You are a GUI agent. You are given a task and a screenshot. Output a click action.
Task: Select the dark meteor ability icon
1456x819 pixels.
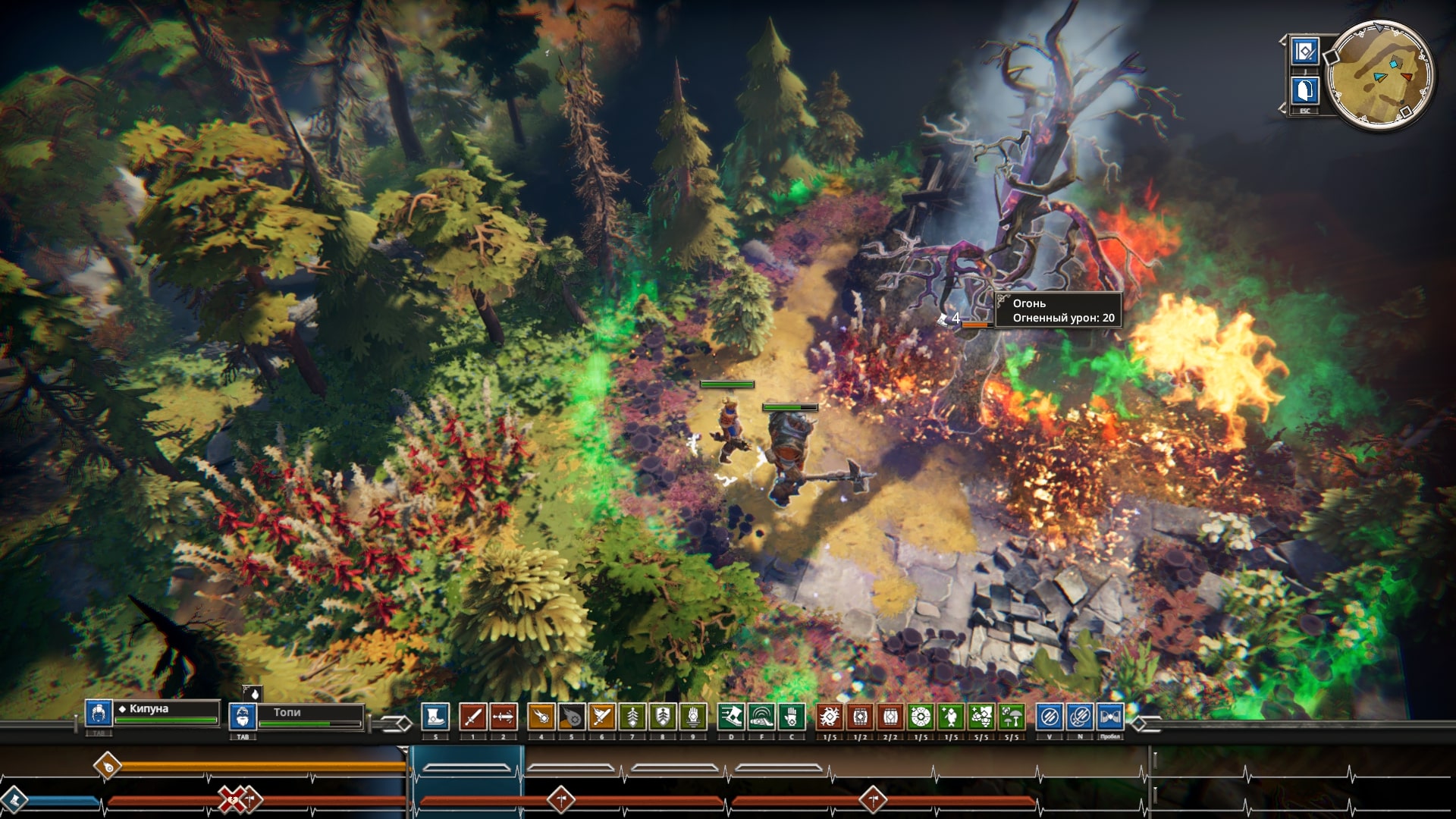point(571,717)
